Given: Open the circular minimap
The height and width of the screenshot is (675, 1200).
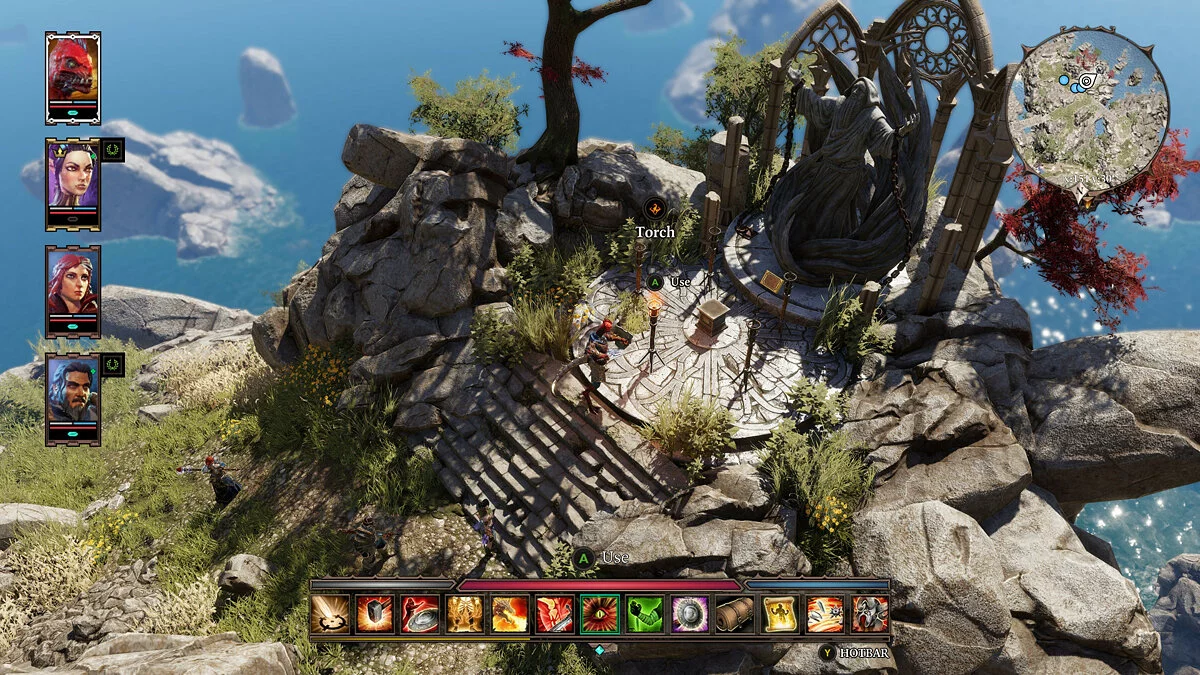Looking at the screenshot, I should tap(1087, 110).
